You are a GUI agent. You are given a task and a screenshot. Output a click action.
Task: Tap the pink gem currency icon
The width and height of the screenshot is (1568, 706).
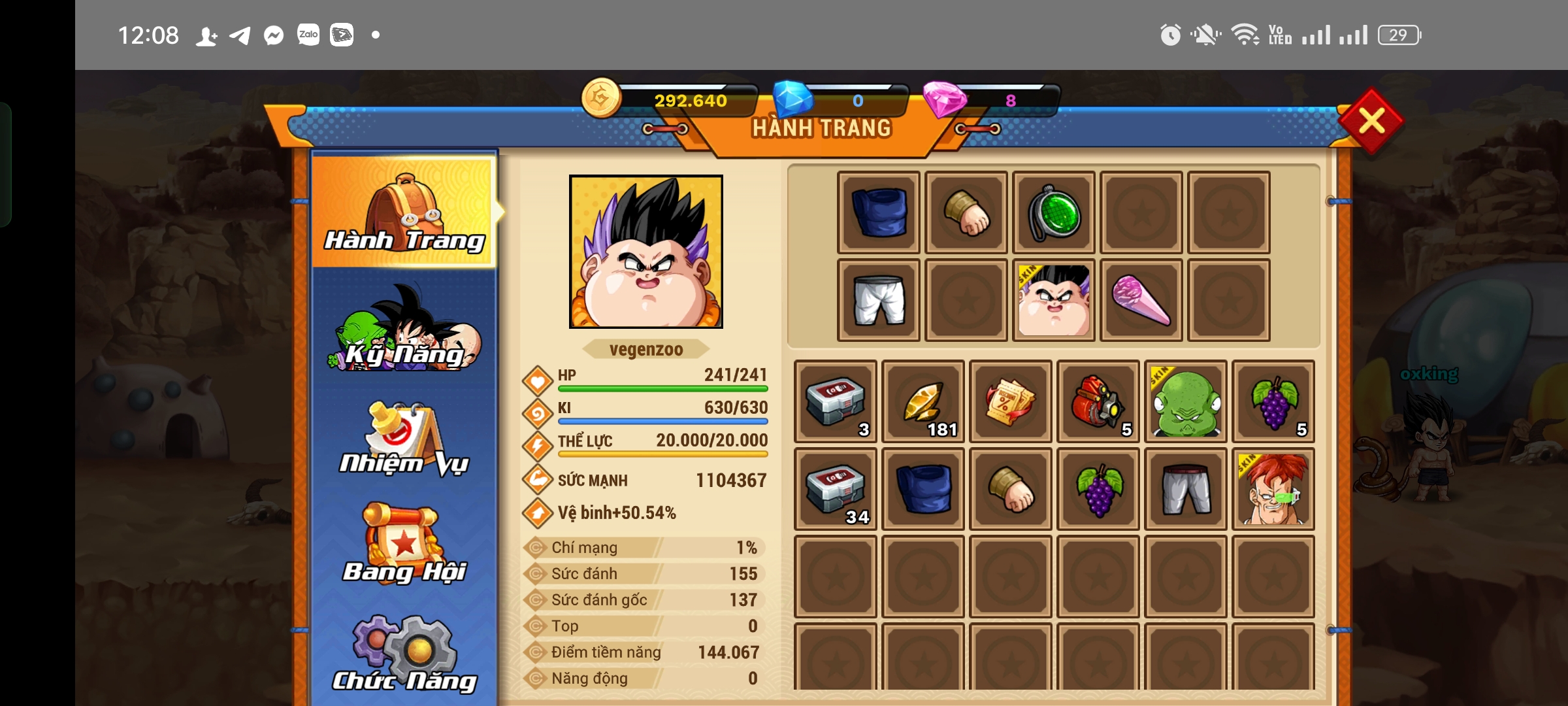(x=943, y=99)
